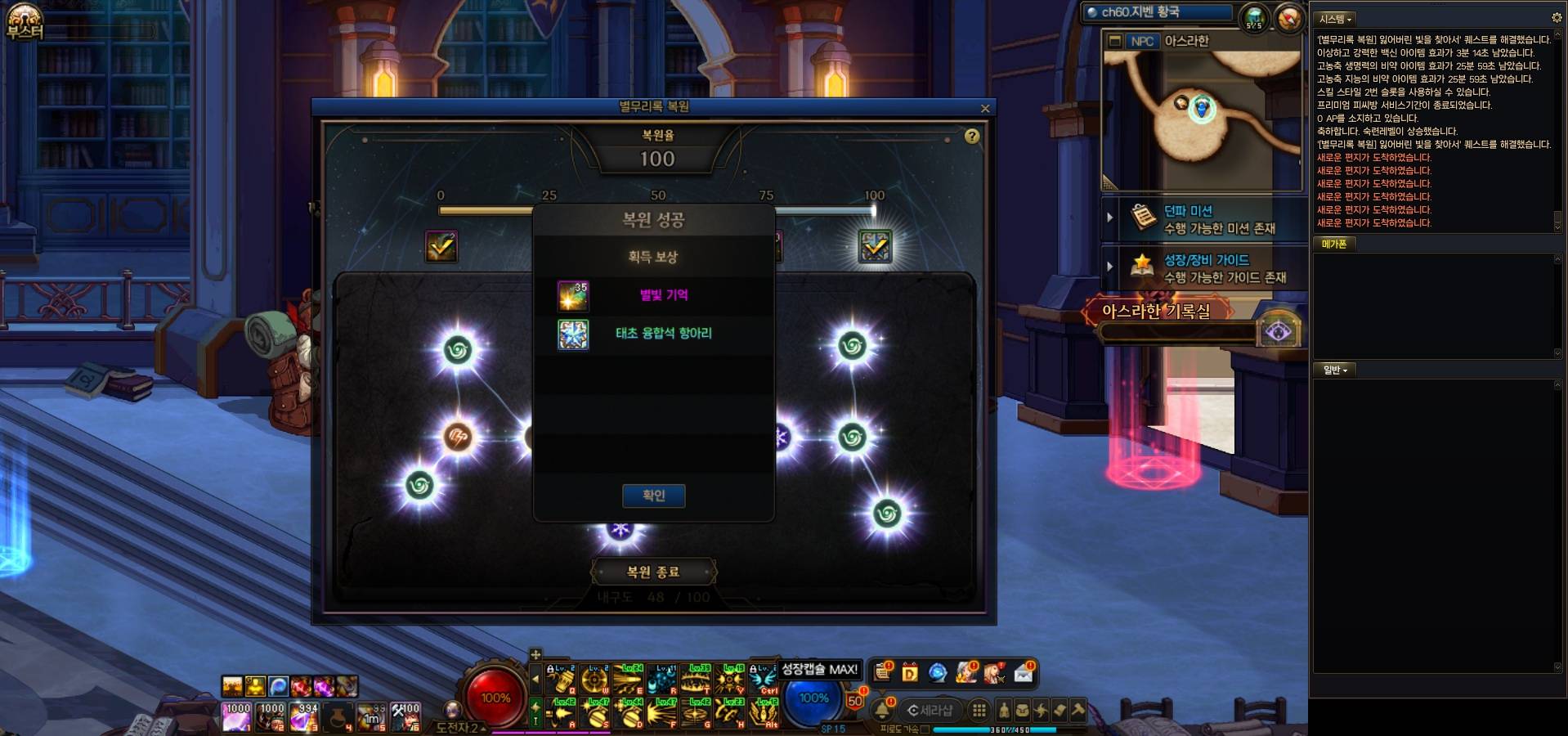Use the quick slot item with 994 count
Viewport: 1568px width, 736px height.
pyautogui.click(x=304, y=717)
